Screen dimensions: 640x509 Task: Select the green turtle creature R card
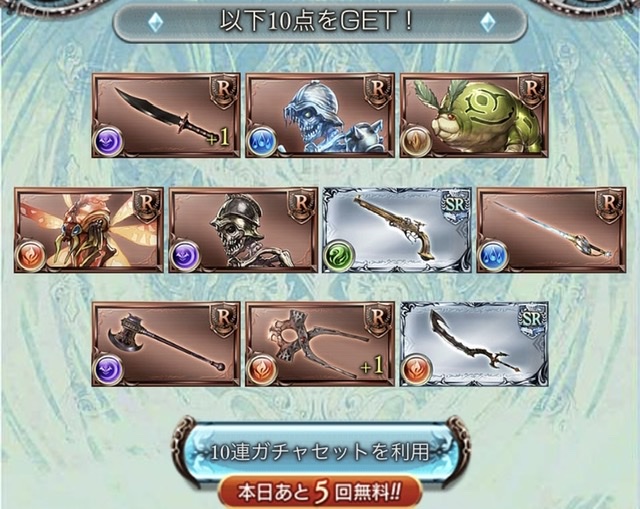pos(474,115)
